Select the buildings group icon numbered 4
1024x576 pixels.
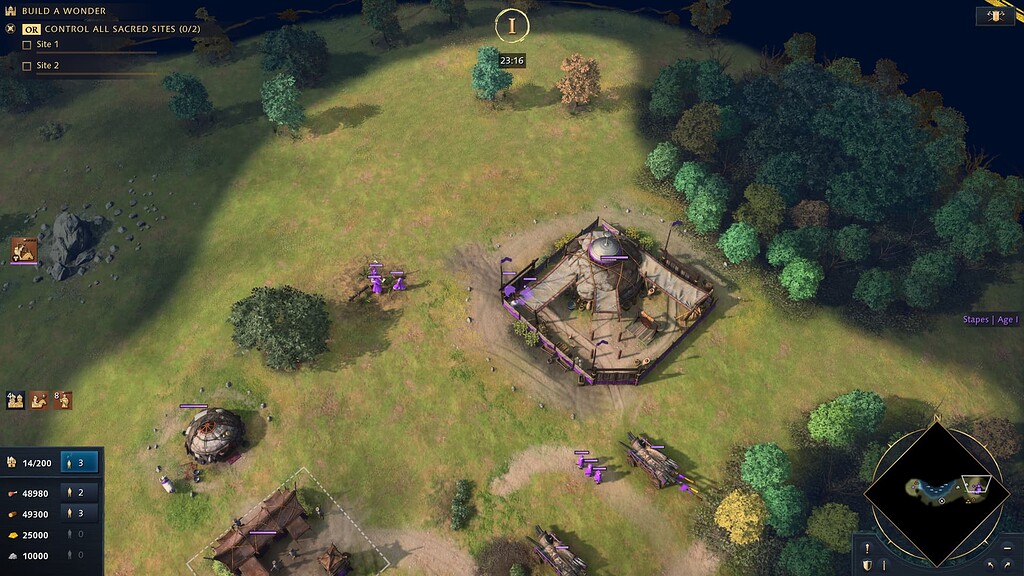click(x=16, y=400)
